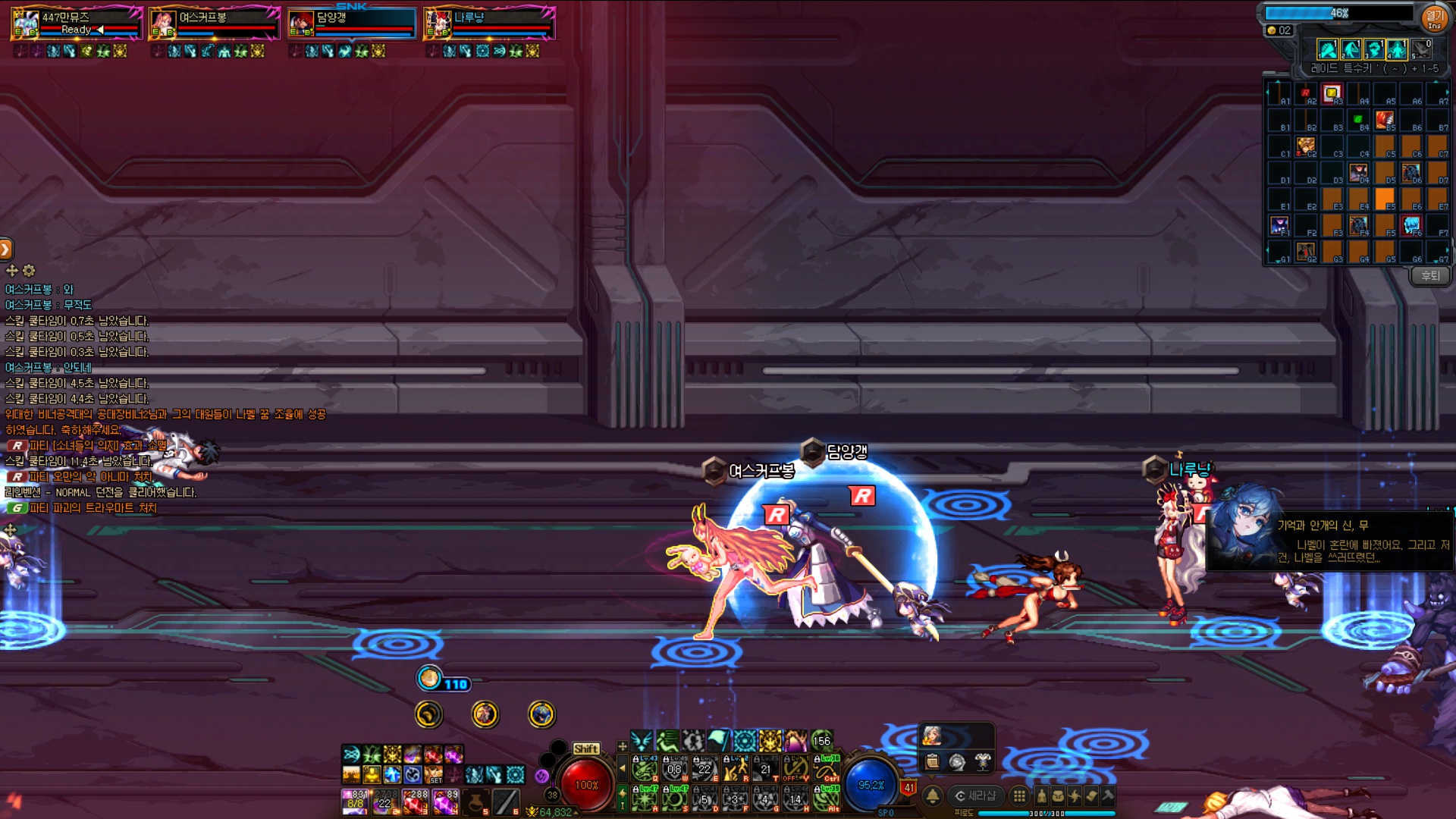The image size is (1456, 819).
Task: Activate the skill on the Alt hotkey slot
Action: click(826, 799)
